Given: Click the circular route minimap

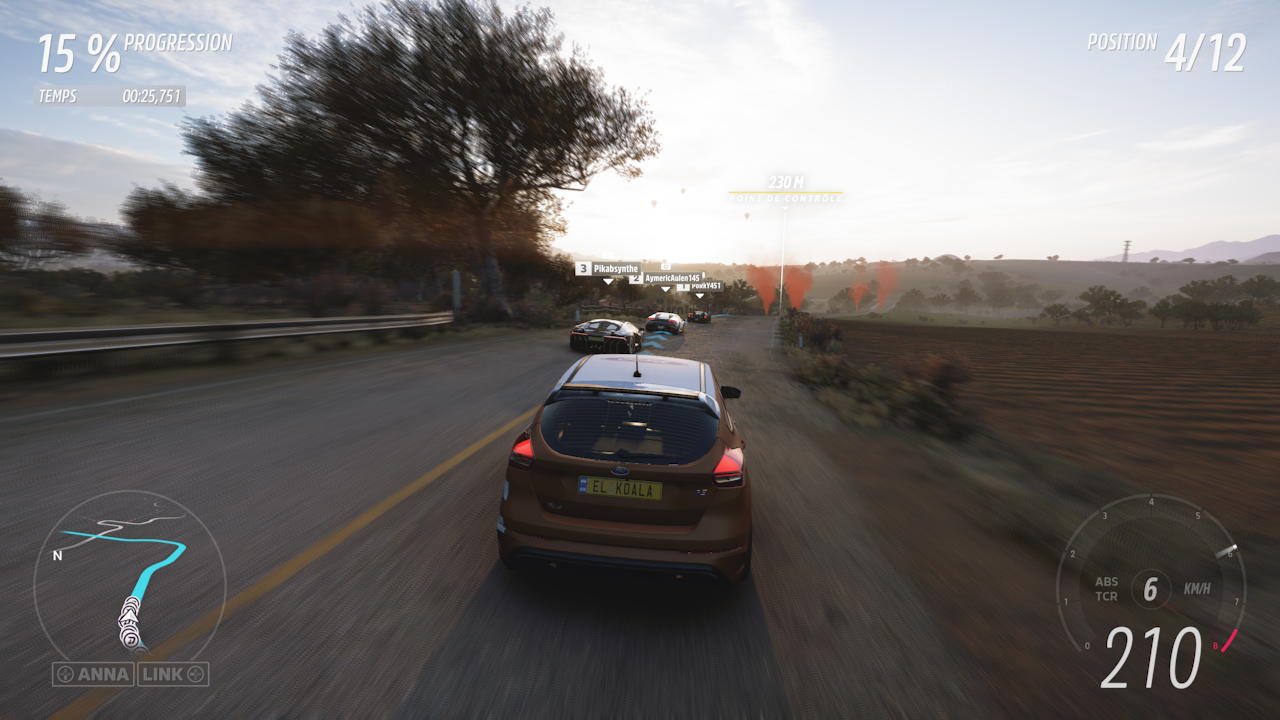Looking at the screenshot, I should (x=129, y=577).
